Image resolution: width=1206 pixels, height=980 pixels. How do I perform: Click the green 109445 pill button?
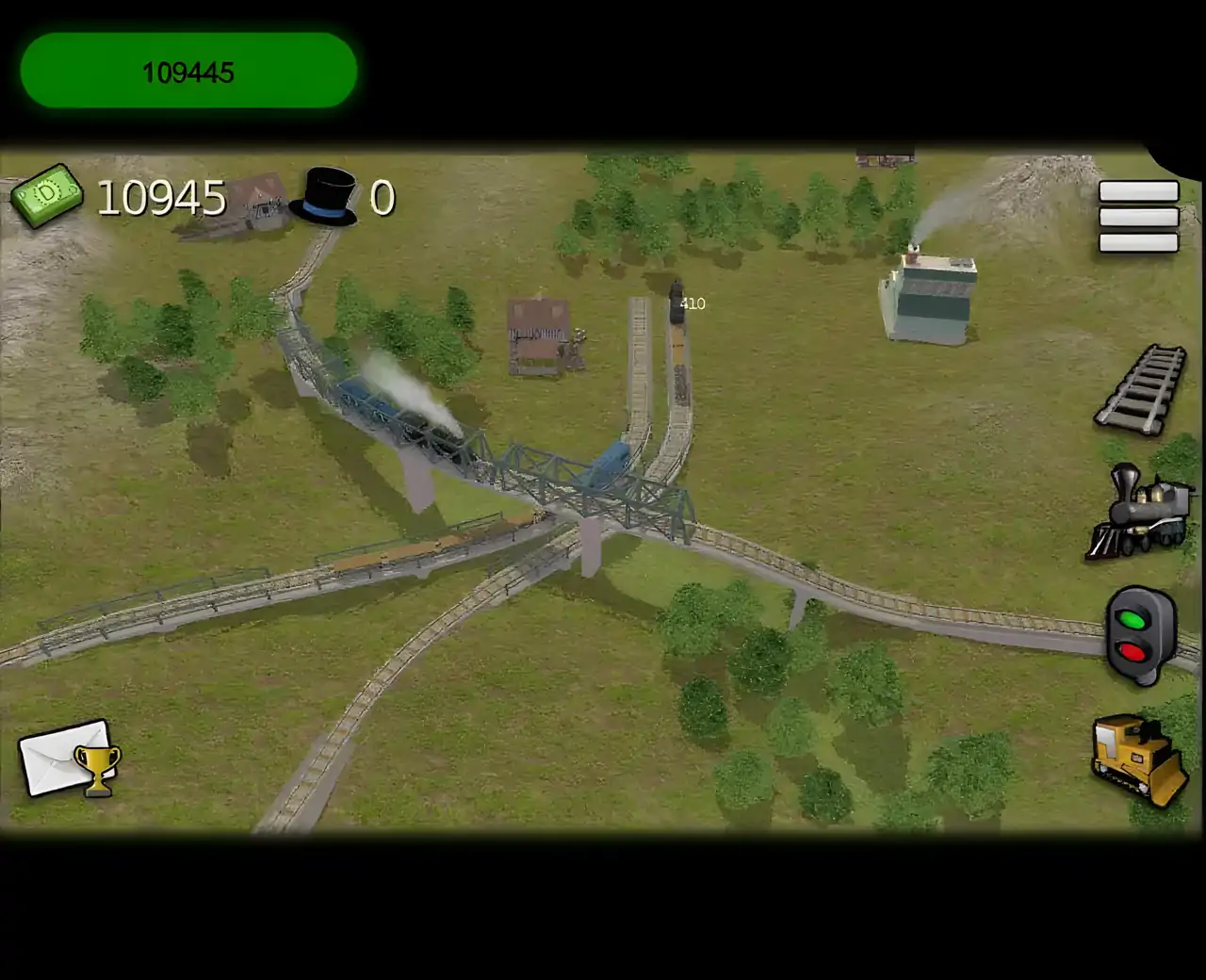pyautogui.click(x=188, y=71)
